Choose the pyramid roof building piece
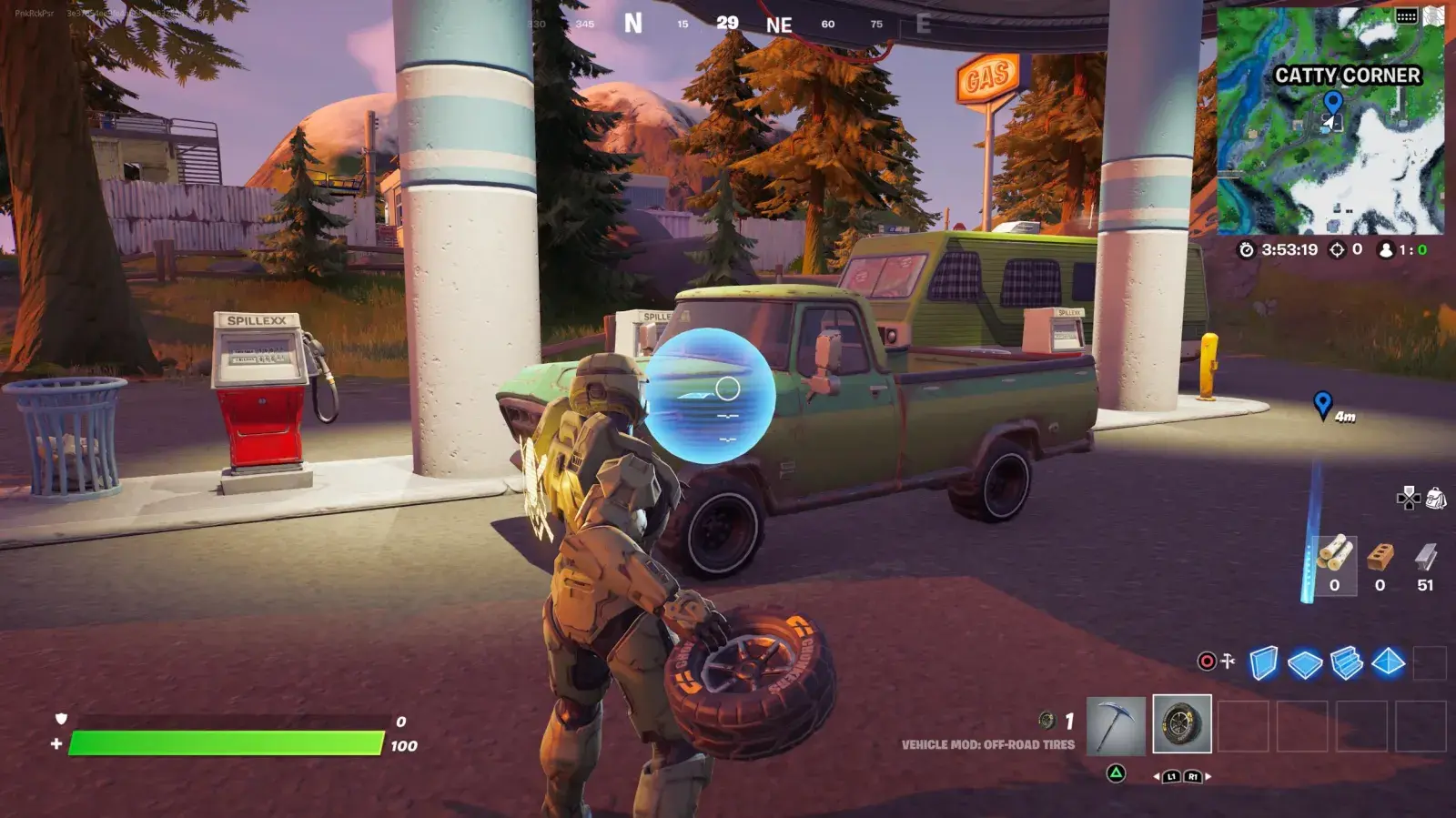The height and width of the screenshot is (818, 1456). [1388, 662]
